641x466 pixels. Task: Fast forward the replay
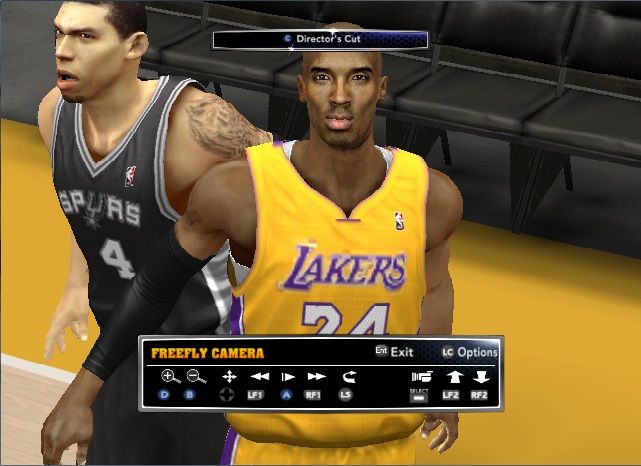pos(316,377)
